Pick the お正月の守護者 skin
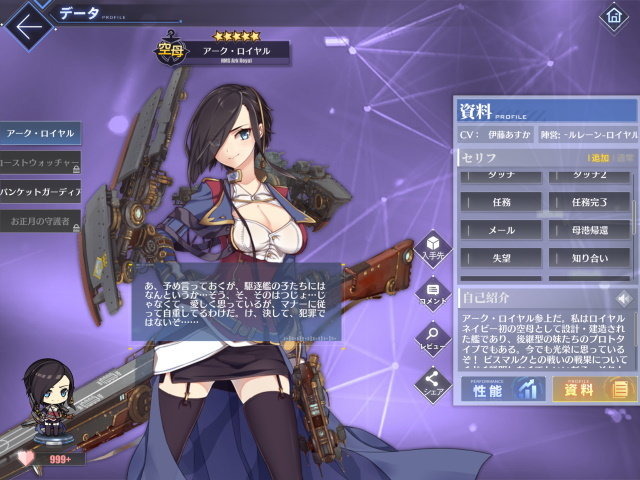 point(40,219)
